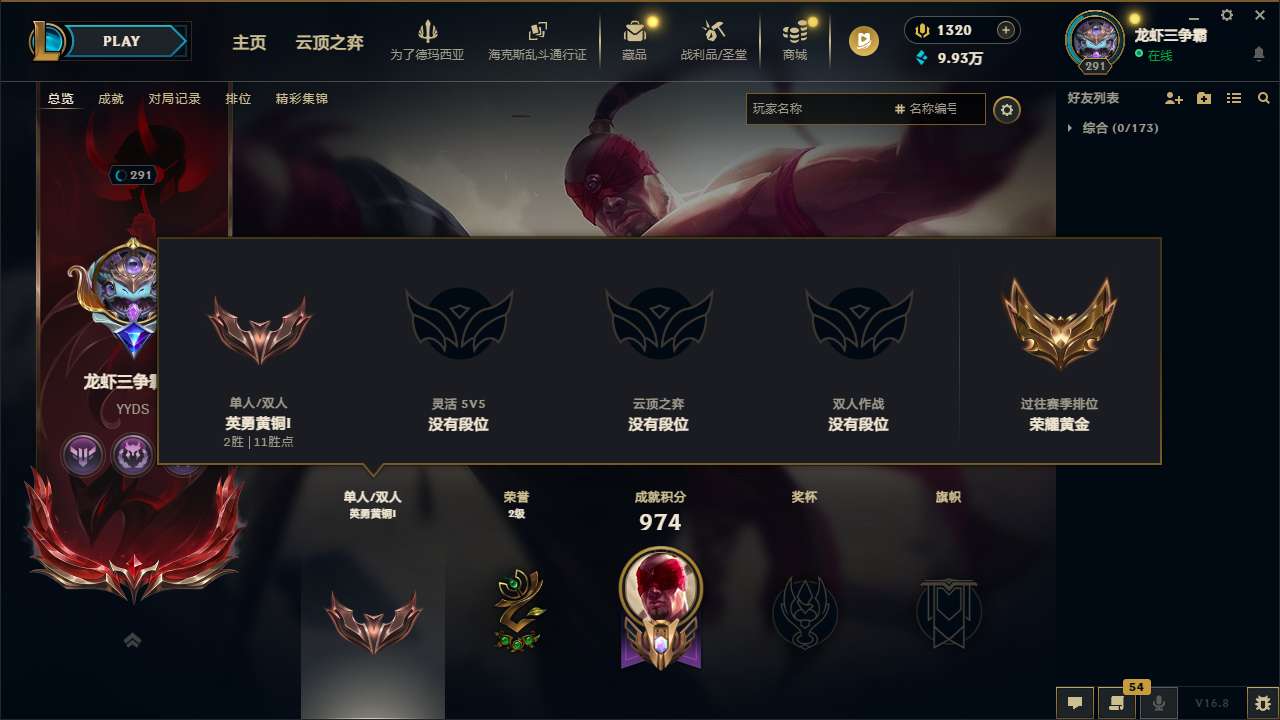The height and width of the screenshot is (720, 1280).
Task: Click the create friend group folder icon
Action: pyautogui.click(x=1203, y=98)
